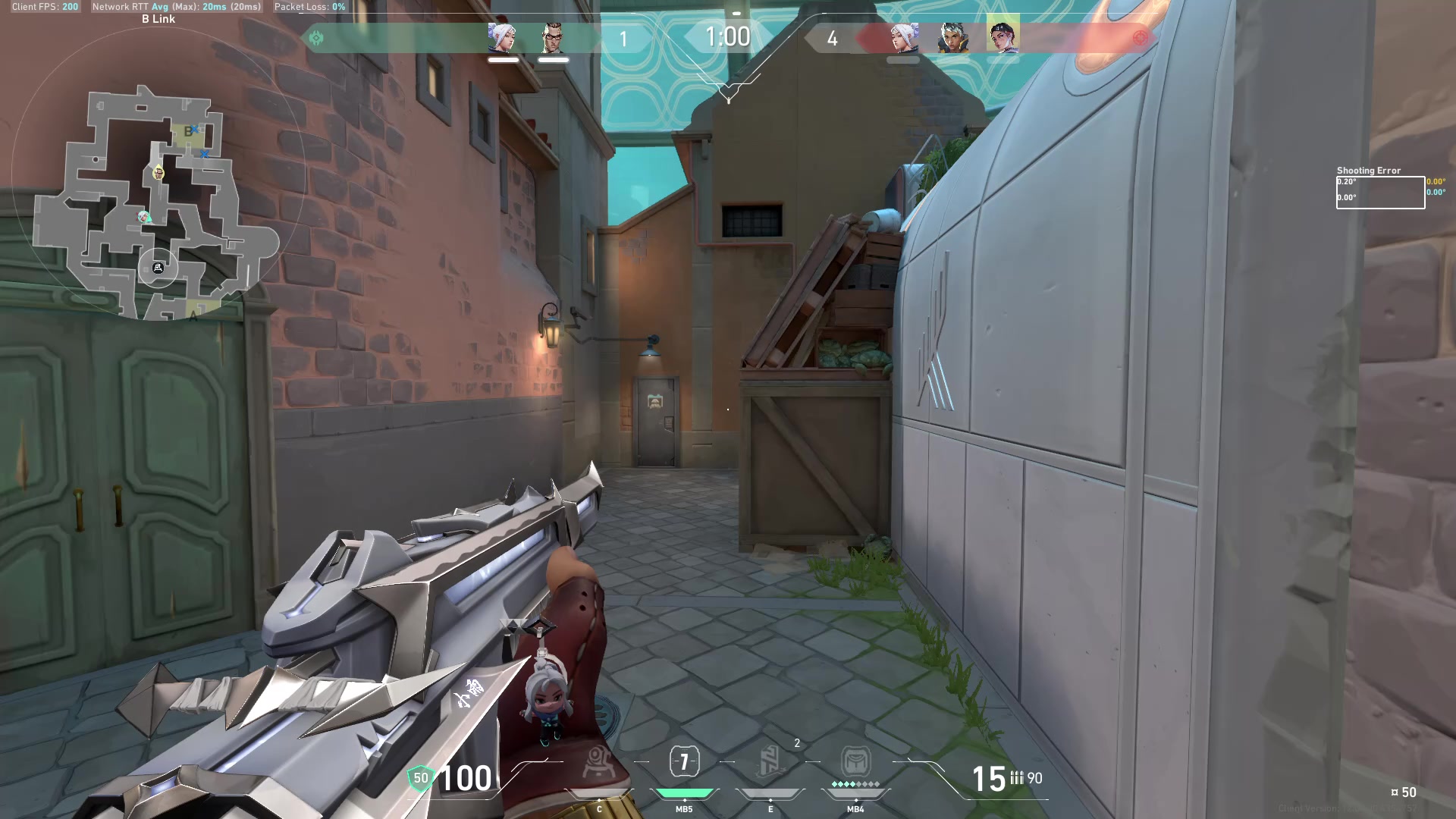This screenshot has width=1456, height=819.
Task: Click the red attacker icon on scoreboard right
Action: 1140,37
